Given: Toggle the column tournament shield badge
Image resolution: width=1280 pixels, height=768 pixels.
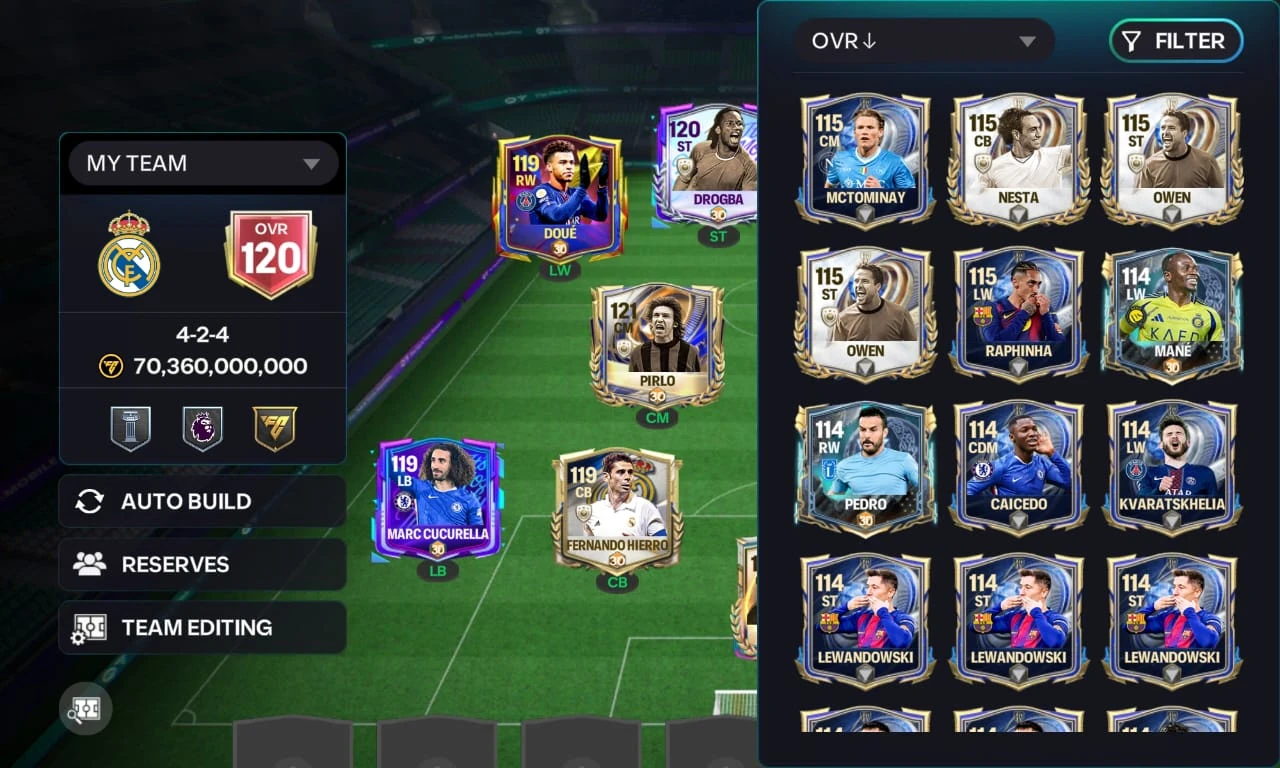Looking at the screenshot, I should tap(131, 427).
